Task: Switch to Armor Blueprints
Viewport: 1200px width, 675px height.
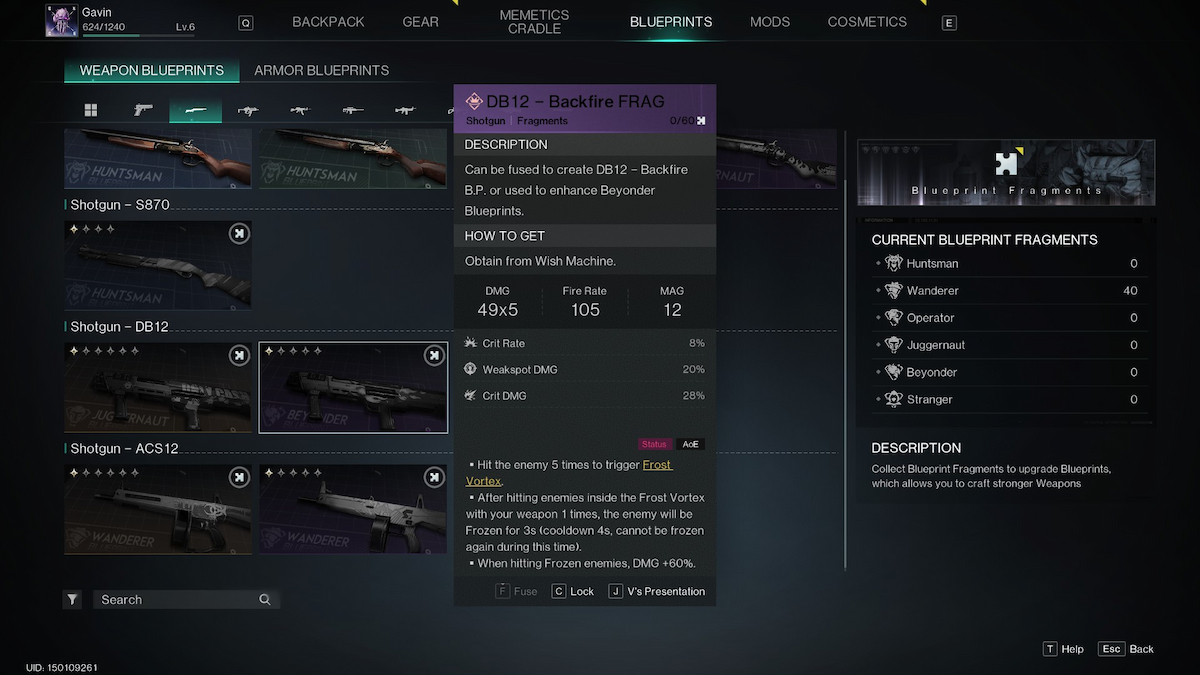Action: [x=321, y=71]
